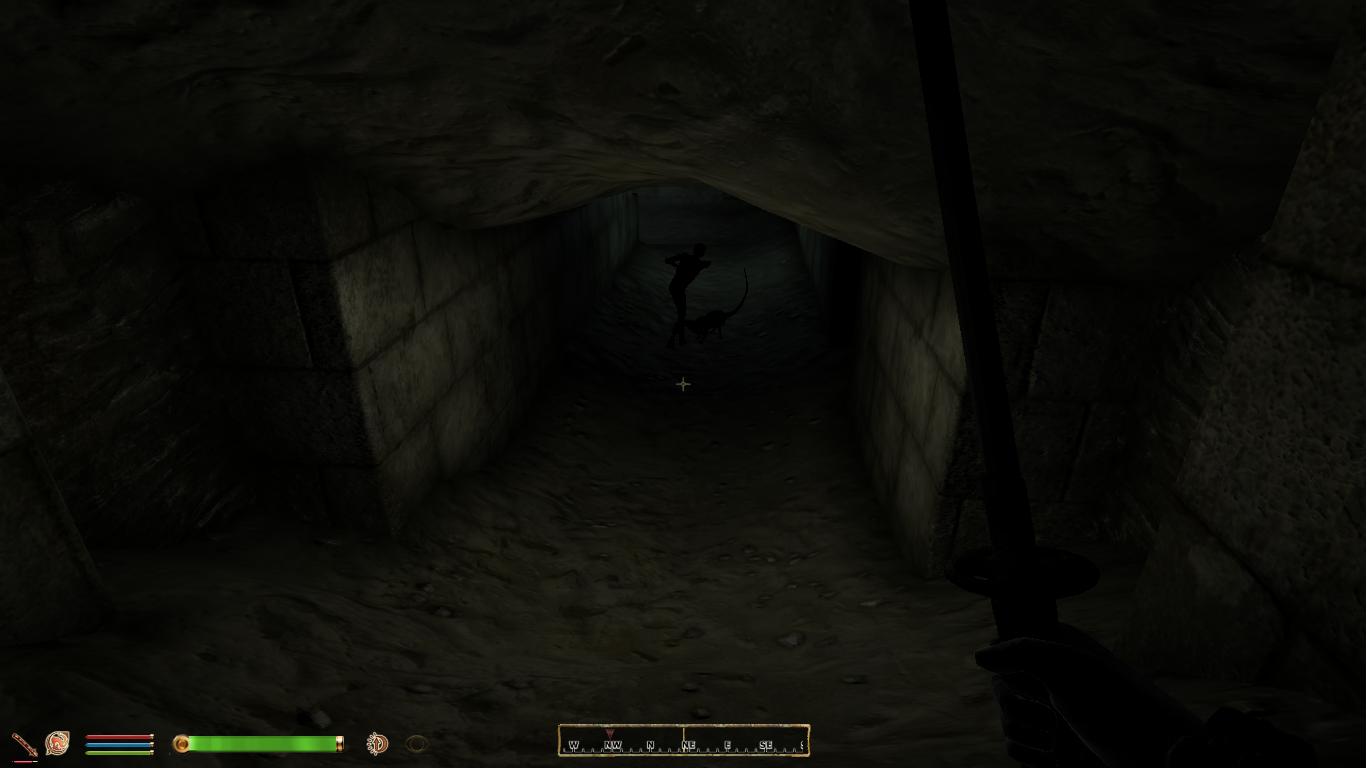This screenshot has width=1366, height=768.
Task: Click the equipped sword weapon icon
Action: coord(24,744)
